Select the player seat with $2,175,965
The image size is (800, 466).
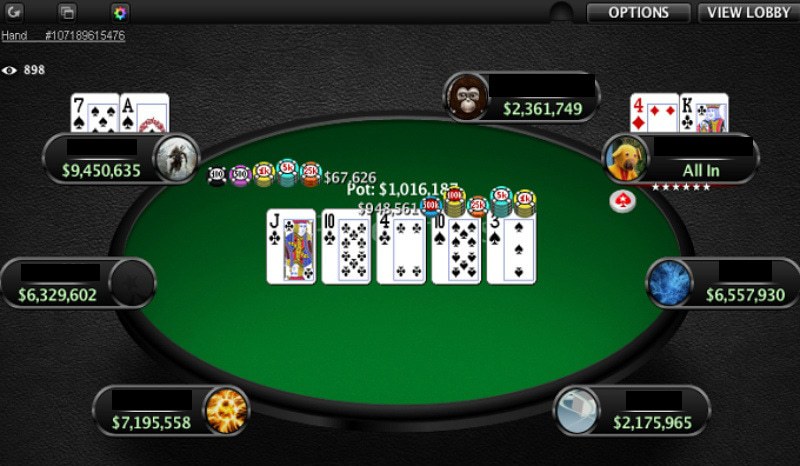pos(632,411)
